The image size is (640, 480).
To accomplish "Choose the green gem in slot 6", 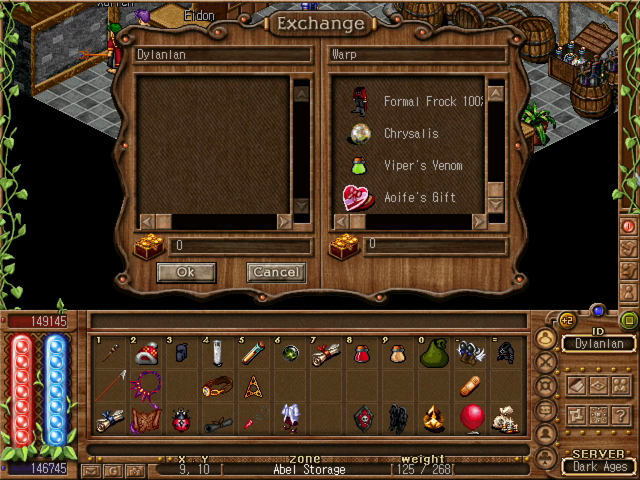I will 290,354.
